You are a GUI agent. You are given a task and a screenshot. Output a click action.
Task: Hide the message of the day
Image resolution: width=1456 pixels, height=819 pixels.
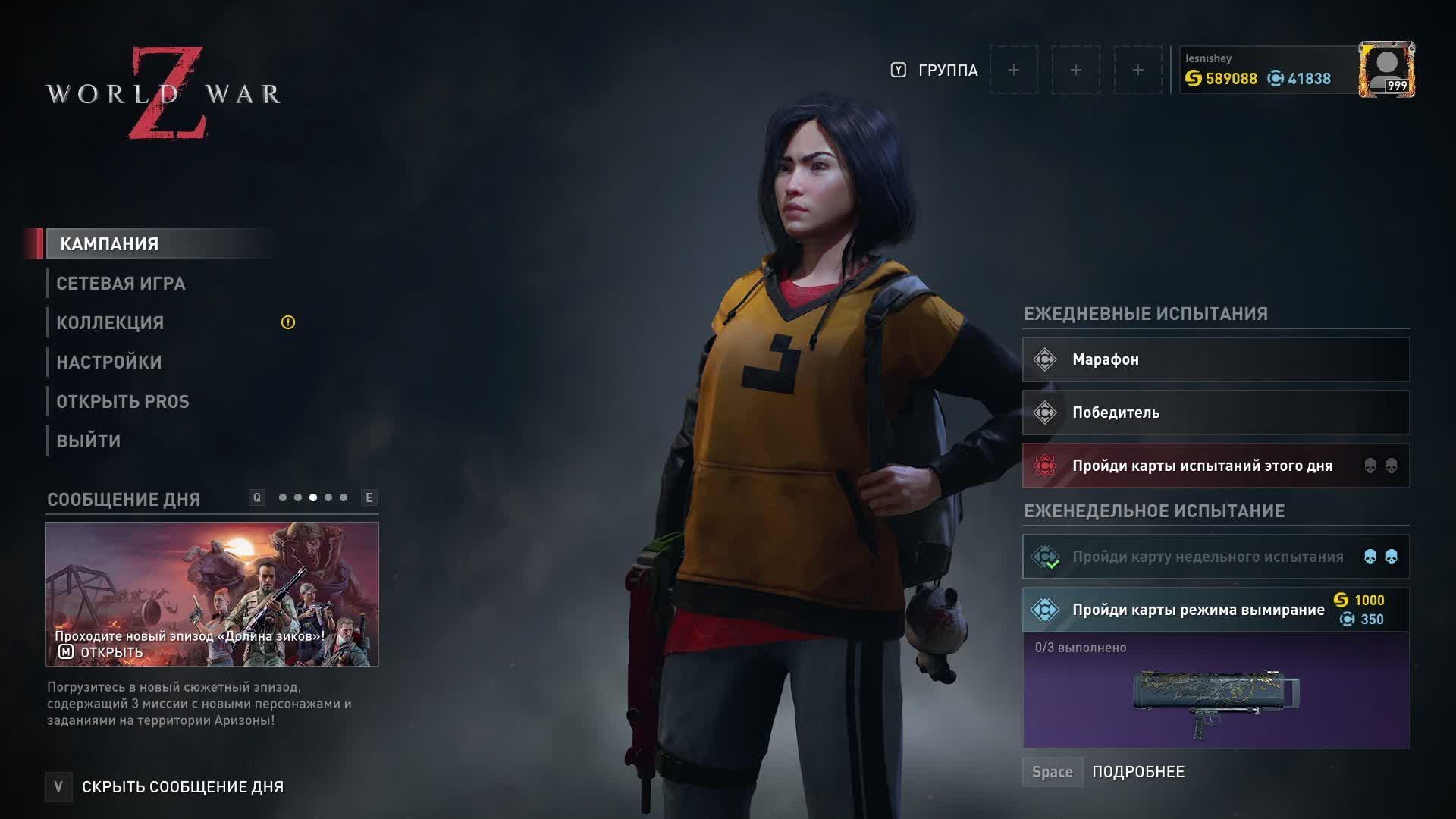pyautogui.click(x=182, y=787)
